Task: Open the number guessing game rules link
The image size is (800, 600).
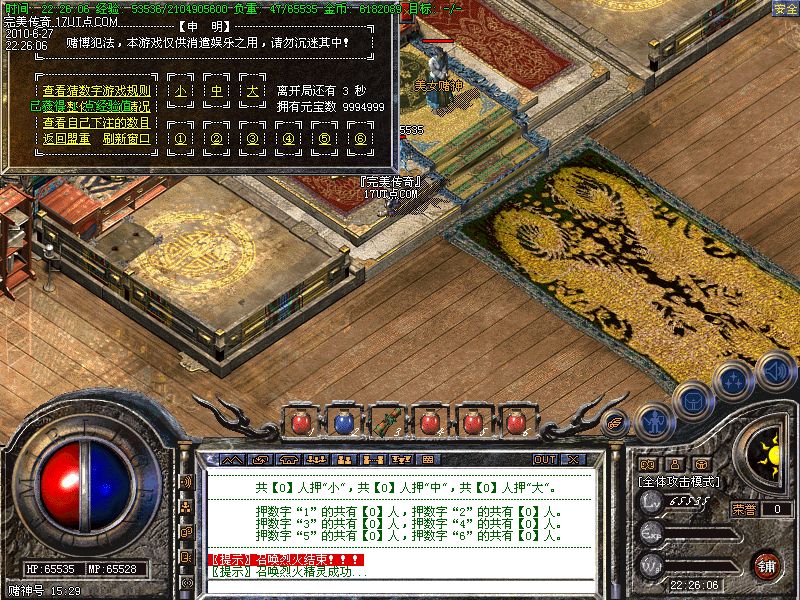Action: click(96, 89)
